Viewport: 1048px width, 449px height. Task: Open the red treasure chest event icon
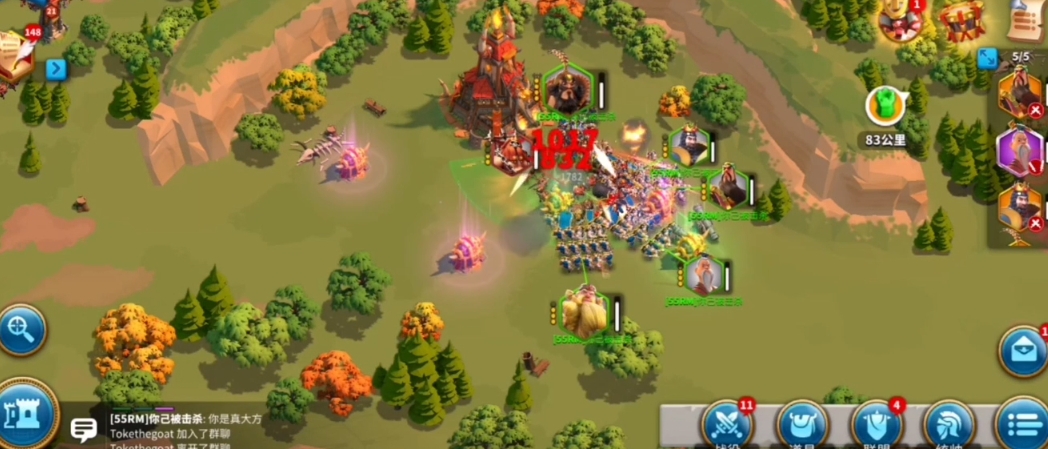click(962, 20)
